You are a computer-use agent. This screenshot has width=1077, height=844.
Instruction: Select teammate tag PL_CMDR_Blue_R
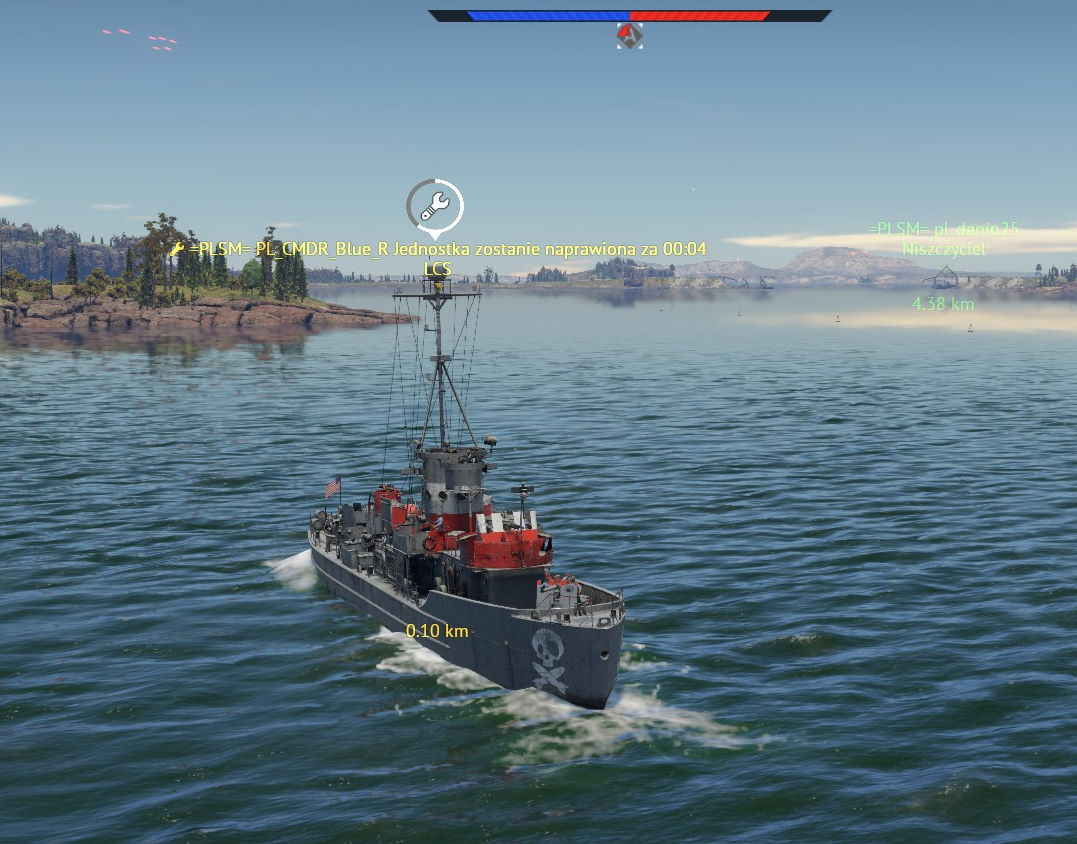288,249
